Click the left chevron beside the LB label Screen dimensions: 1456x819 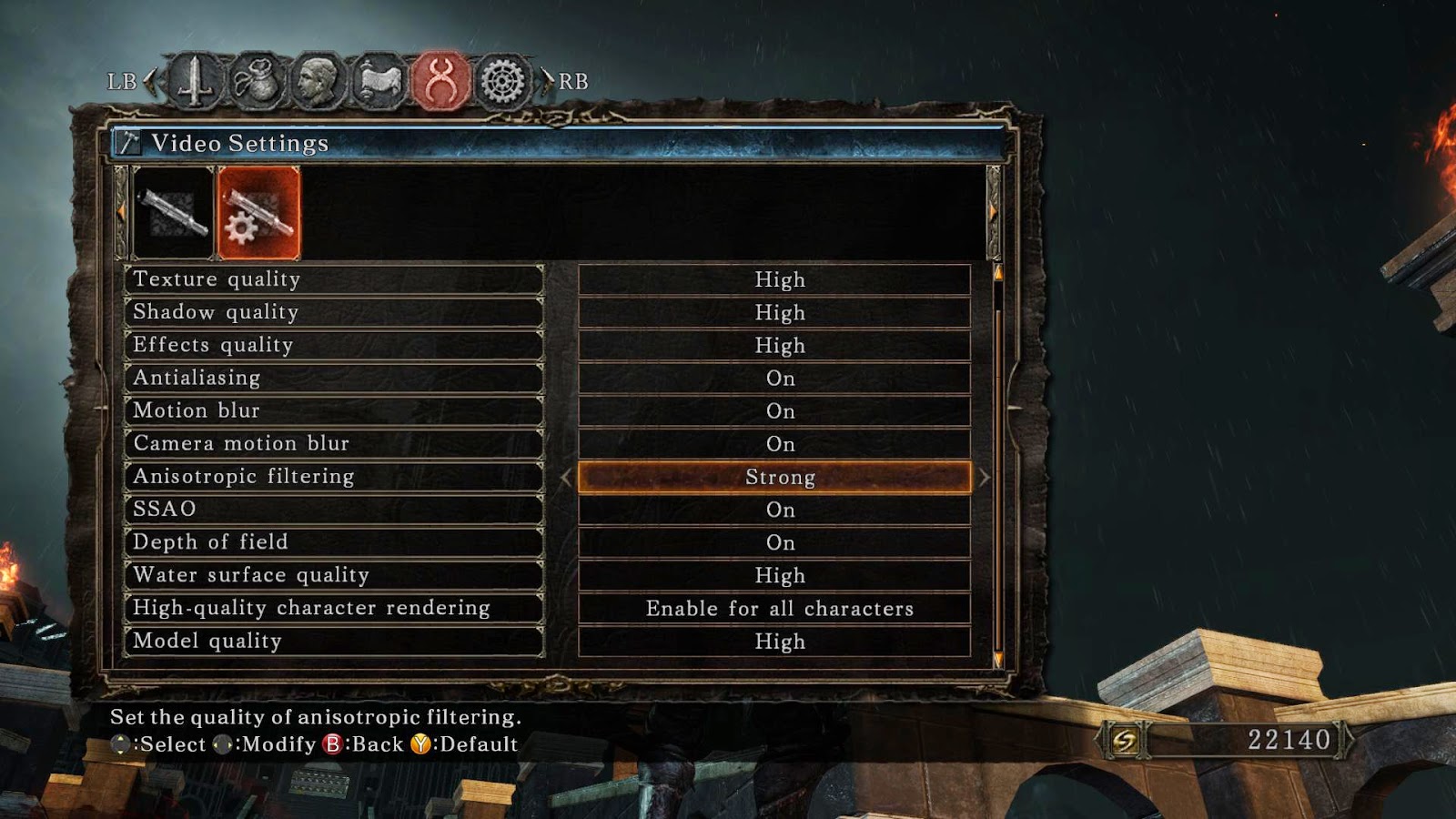click(152, 81)
